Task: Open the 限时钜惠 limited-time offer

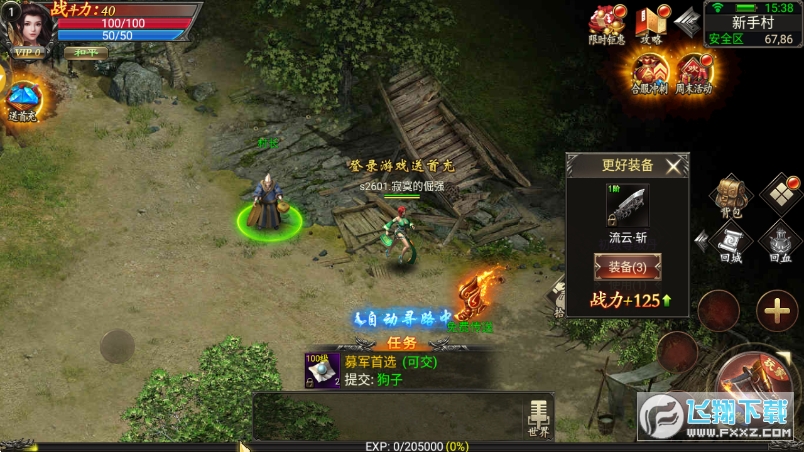Action: [606, 25]
